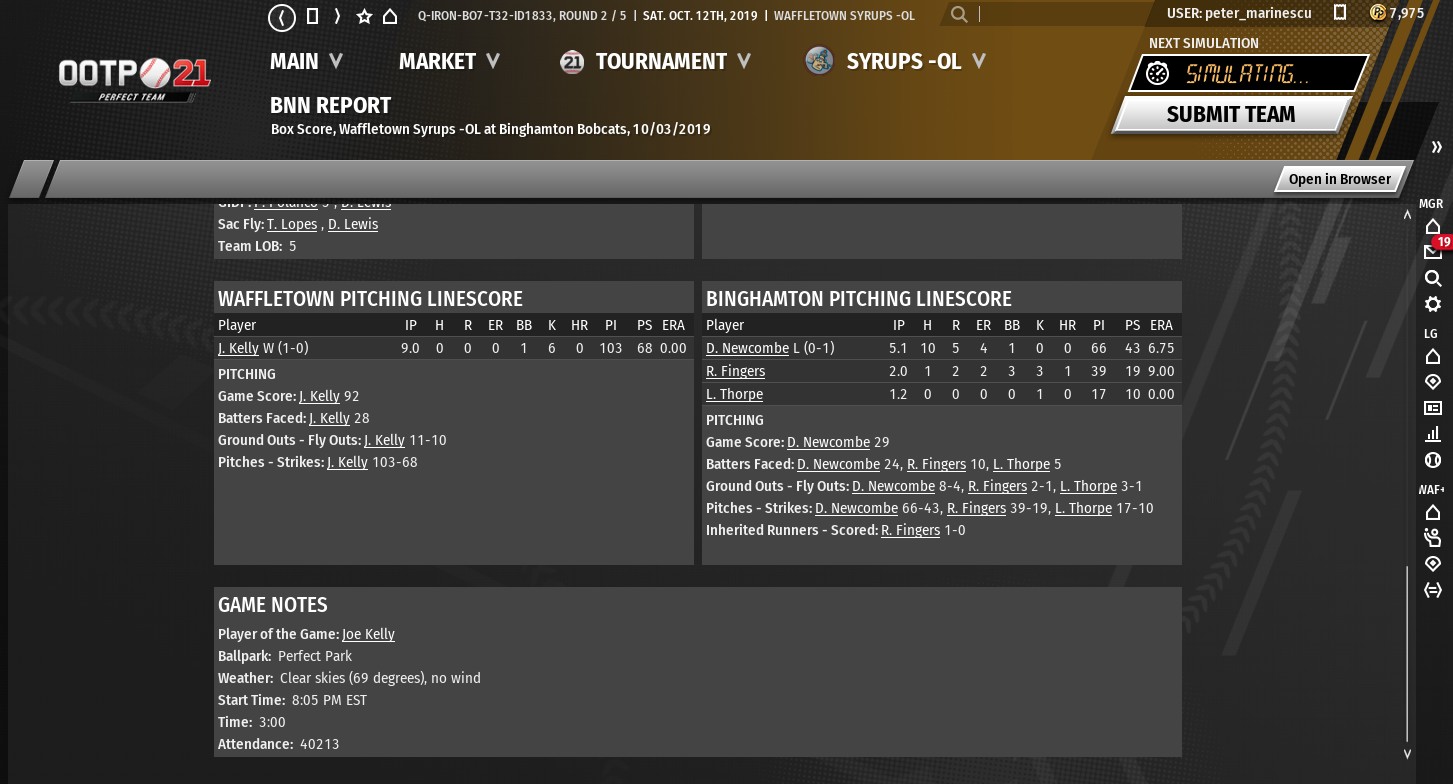Click the Perfect Team points coin balance
Image resolution: width=1453 pixels, height=784 pixels.
pos(1397,13)
